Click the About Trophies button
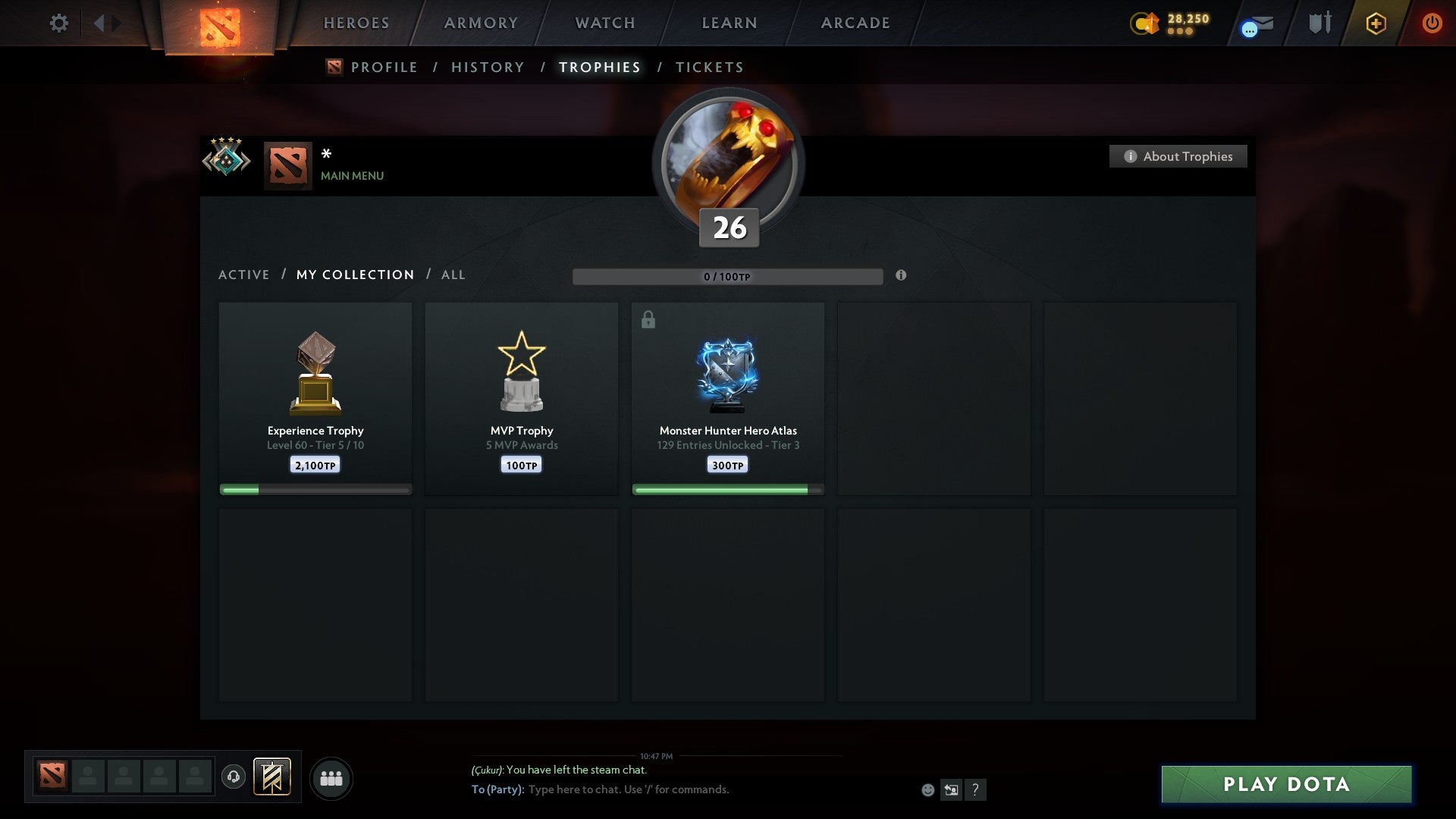The height and width of the screenshot is (819, 1456). point(1178,156)
